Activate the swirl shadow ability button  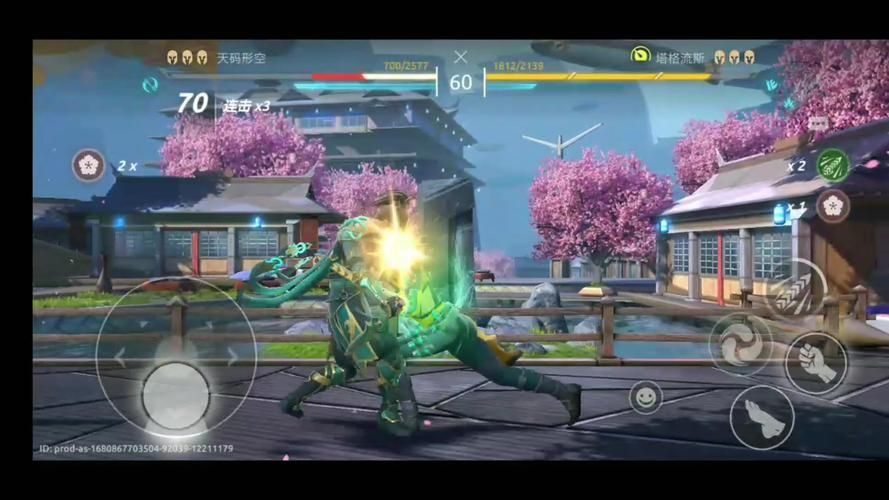click(x=741, y=344)
